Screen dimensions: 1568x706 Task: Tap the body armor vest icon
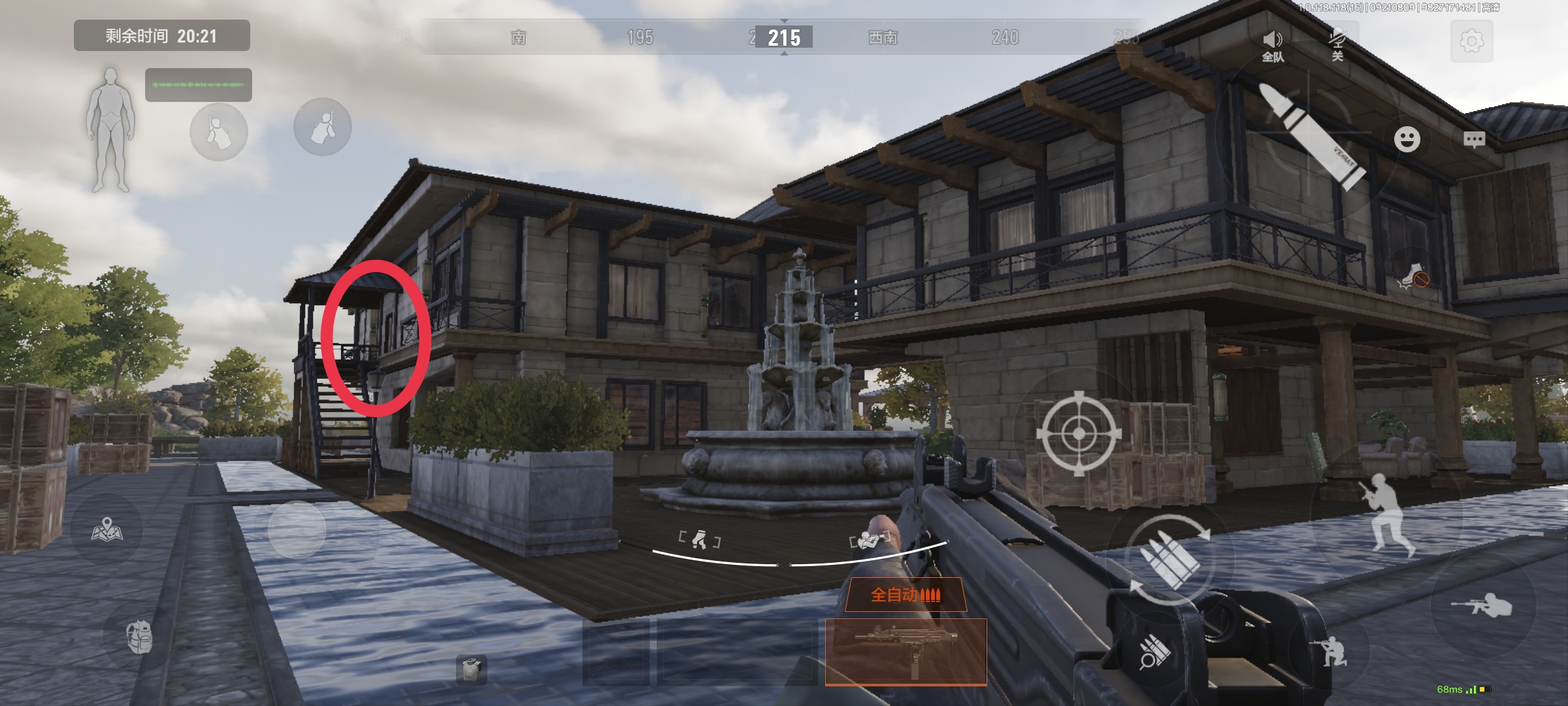471,669
